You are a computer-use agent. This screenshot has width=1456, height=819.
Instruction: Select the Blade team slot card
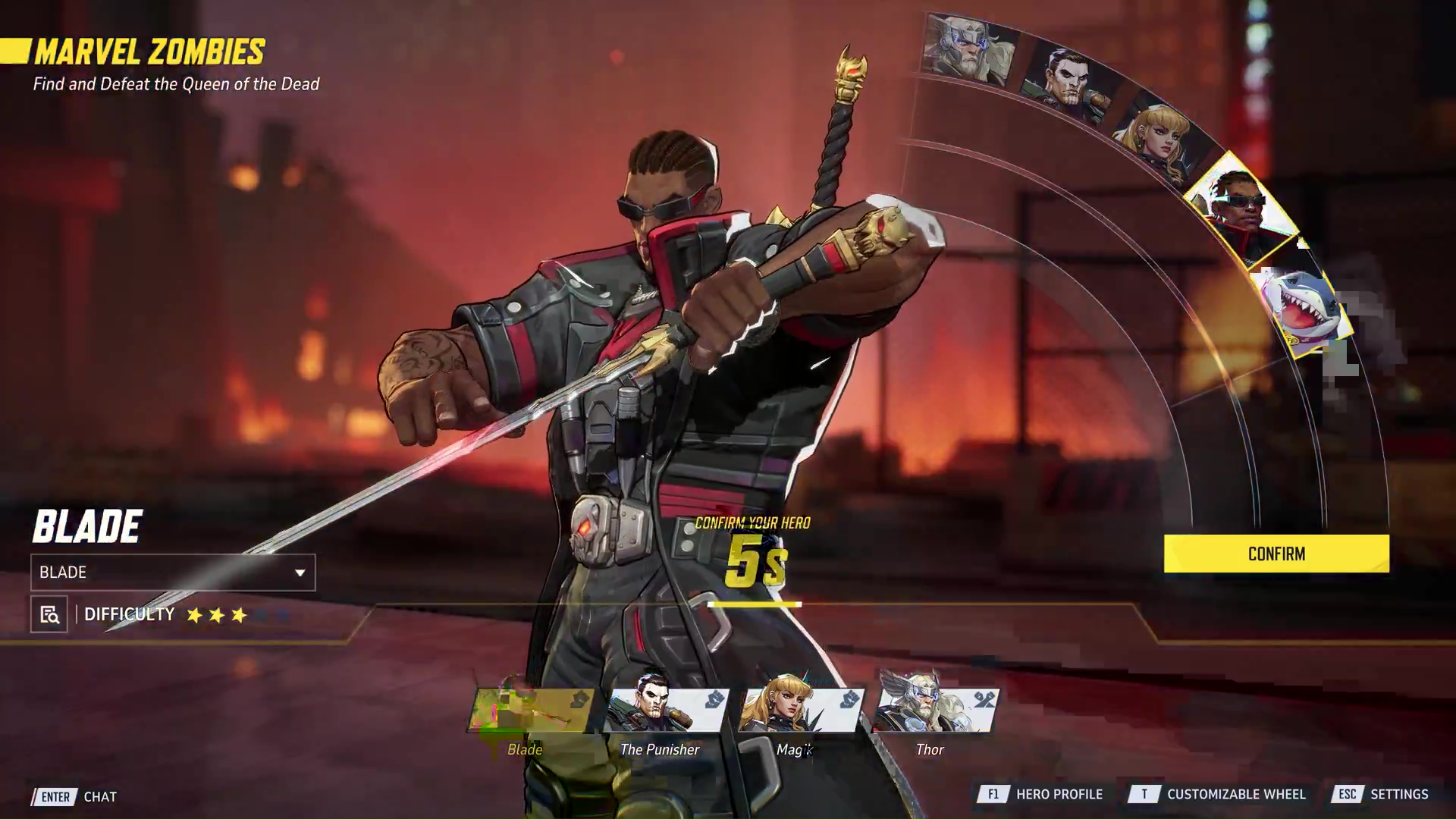[531, 711]
